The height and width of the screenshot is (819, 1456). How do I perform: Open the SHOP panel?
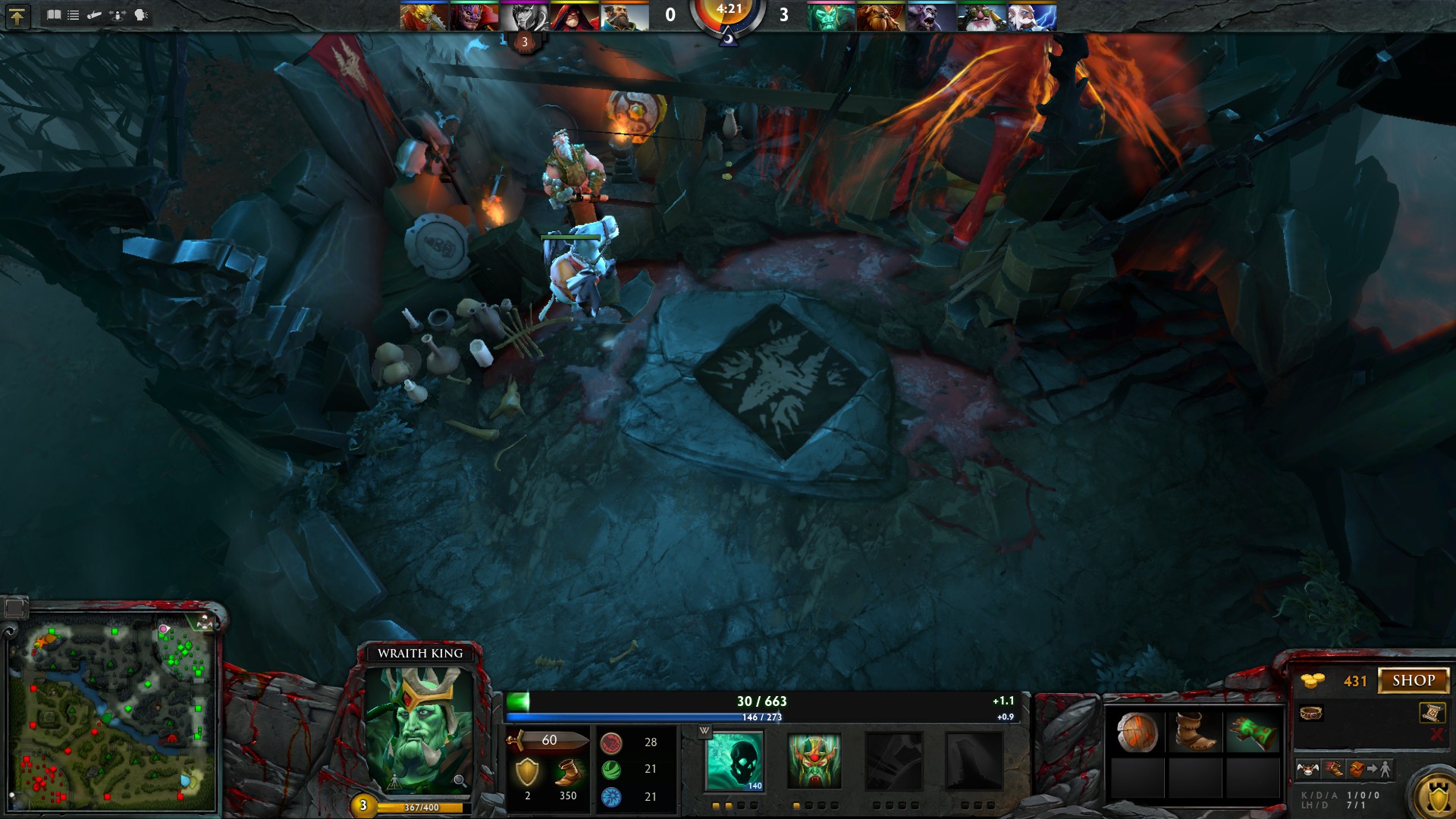pyautogui.click(x=1413, y=680)
